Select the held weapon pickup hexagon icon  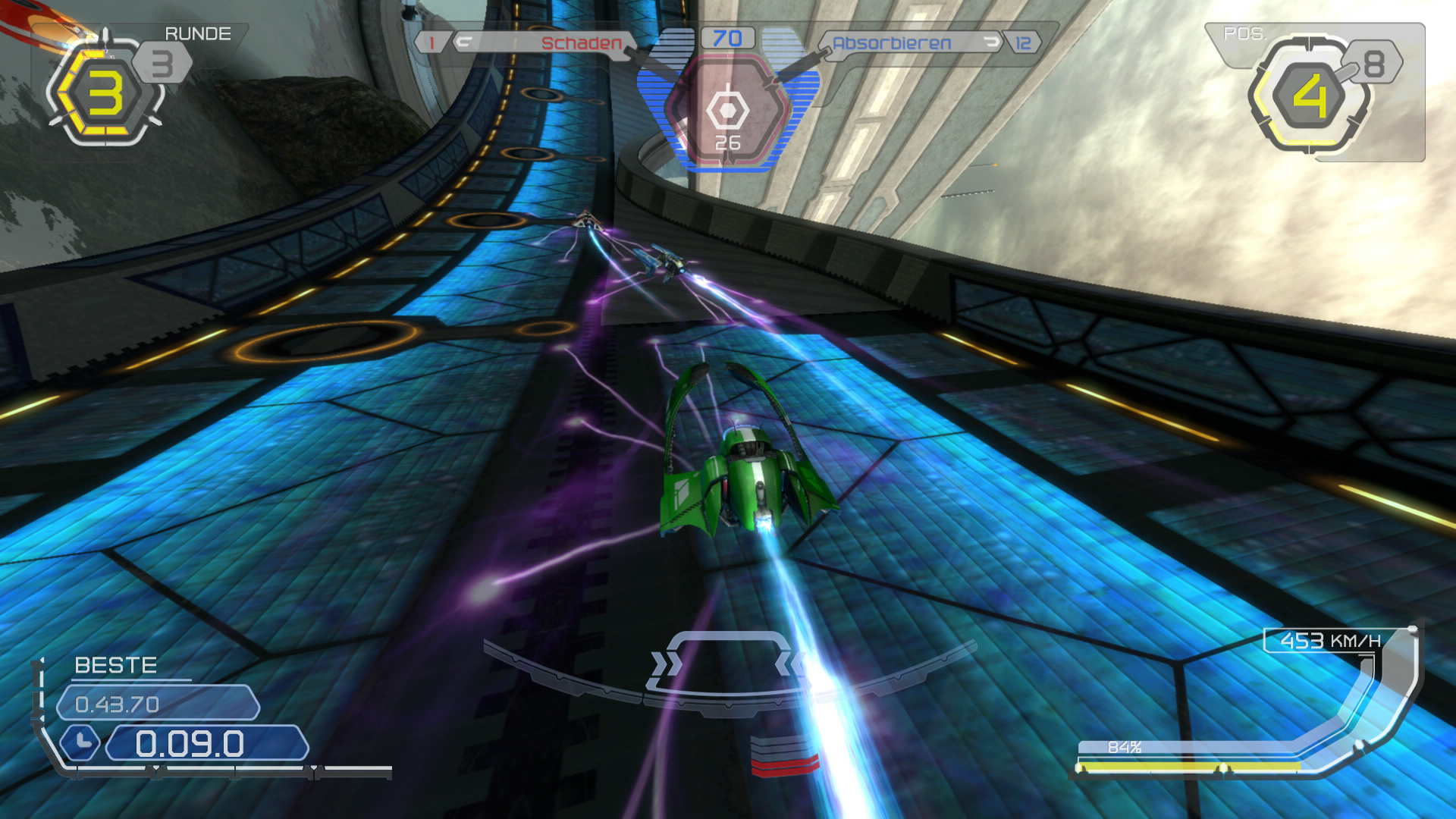click(727, 111)
